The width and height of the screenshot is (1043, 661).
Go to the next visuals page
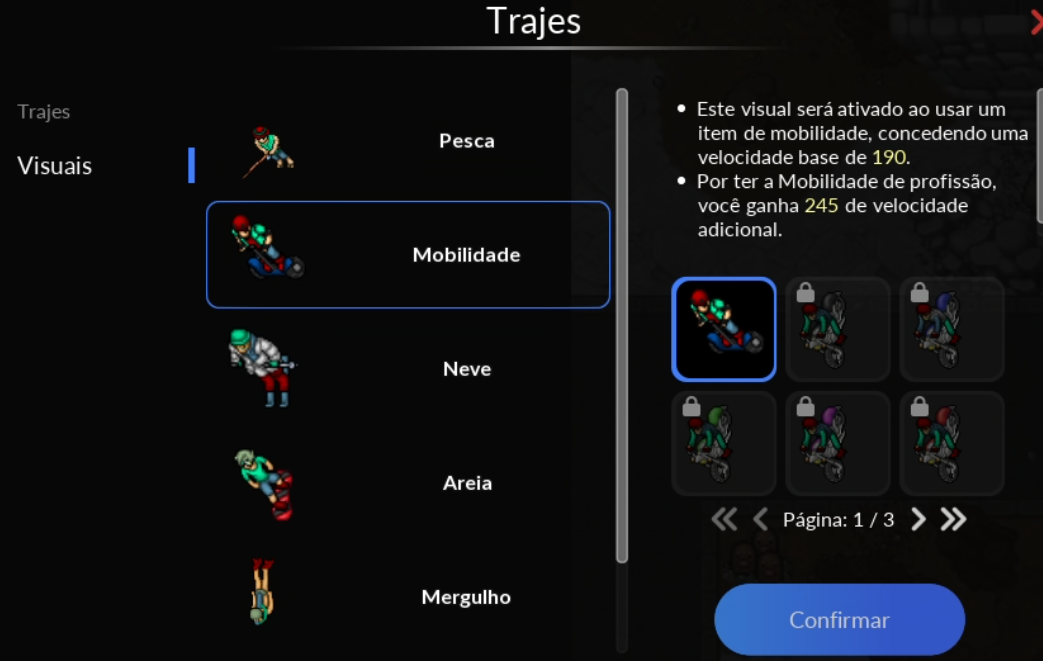tap(919, 519)
